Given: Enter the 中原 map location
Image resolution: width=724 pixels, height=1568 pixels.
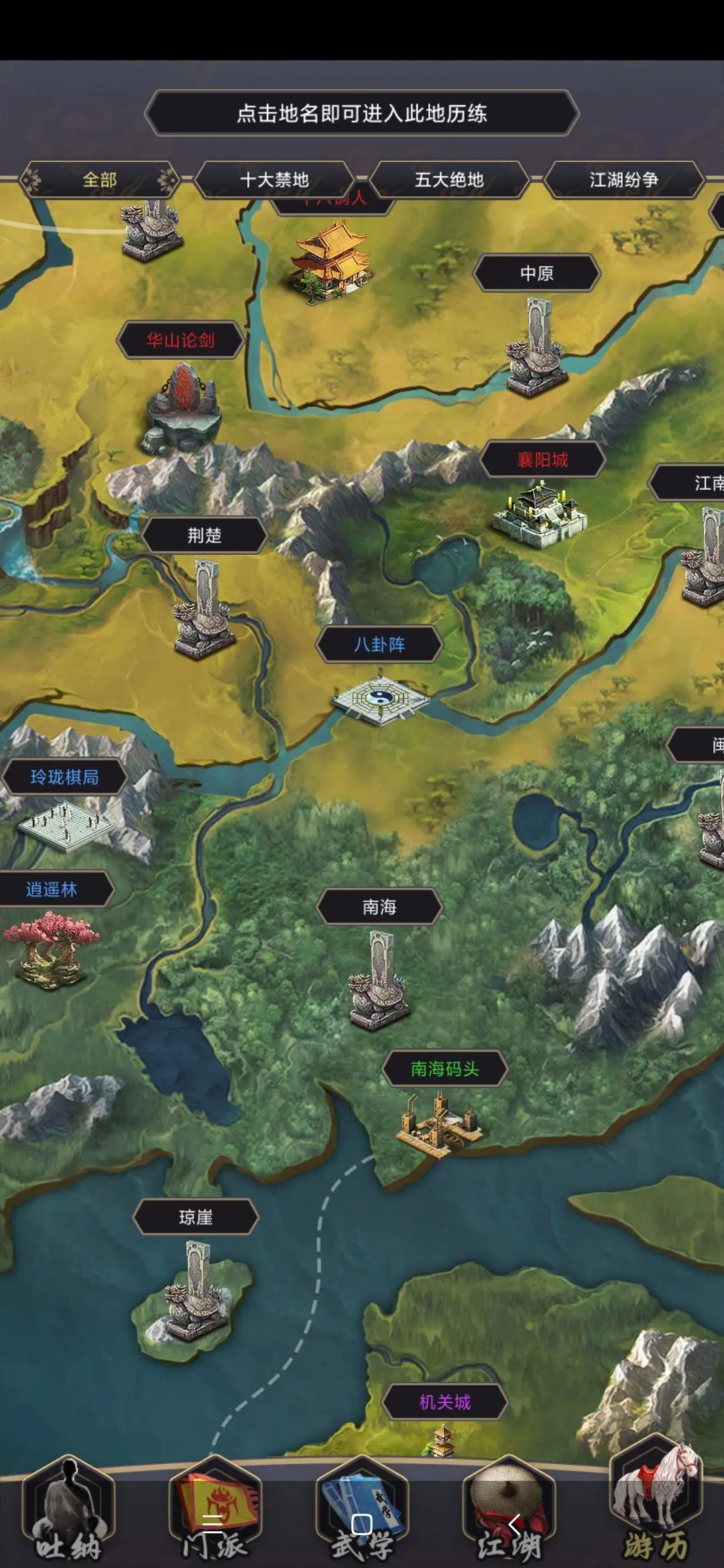Looking at the screenshot, I should coord(536,273).
